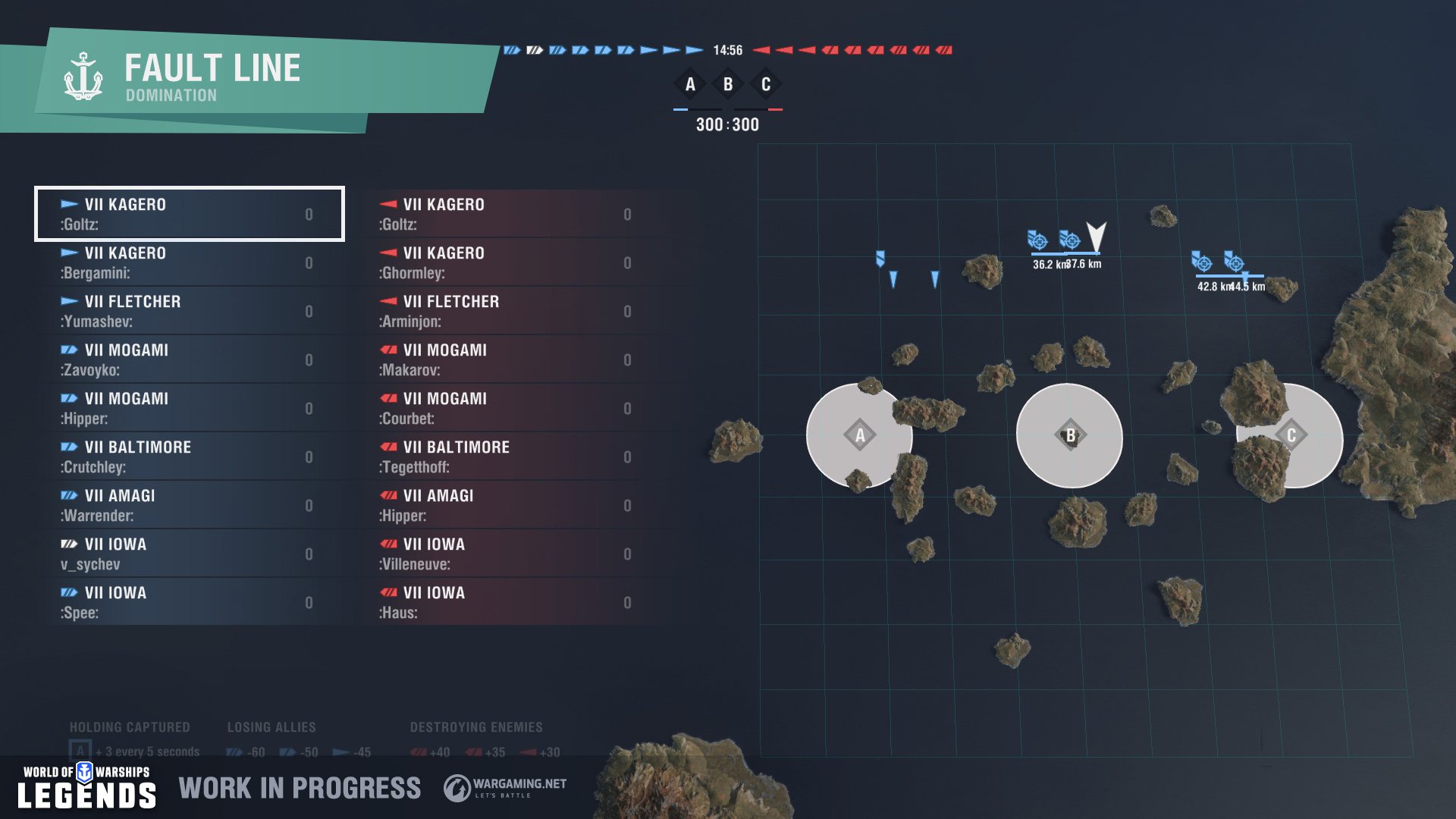This screenshot has height=819, width=1456.
Task: Select the allied player row for Kagero :Bergamini:
Action: tap(188, 262)
